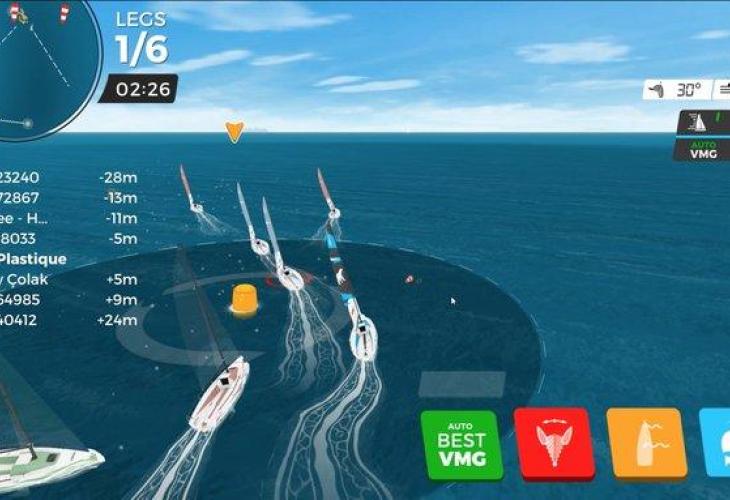Choose the blue button at the screen edge
730x500 pixels.
point(716,442)
